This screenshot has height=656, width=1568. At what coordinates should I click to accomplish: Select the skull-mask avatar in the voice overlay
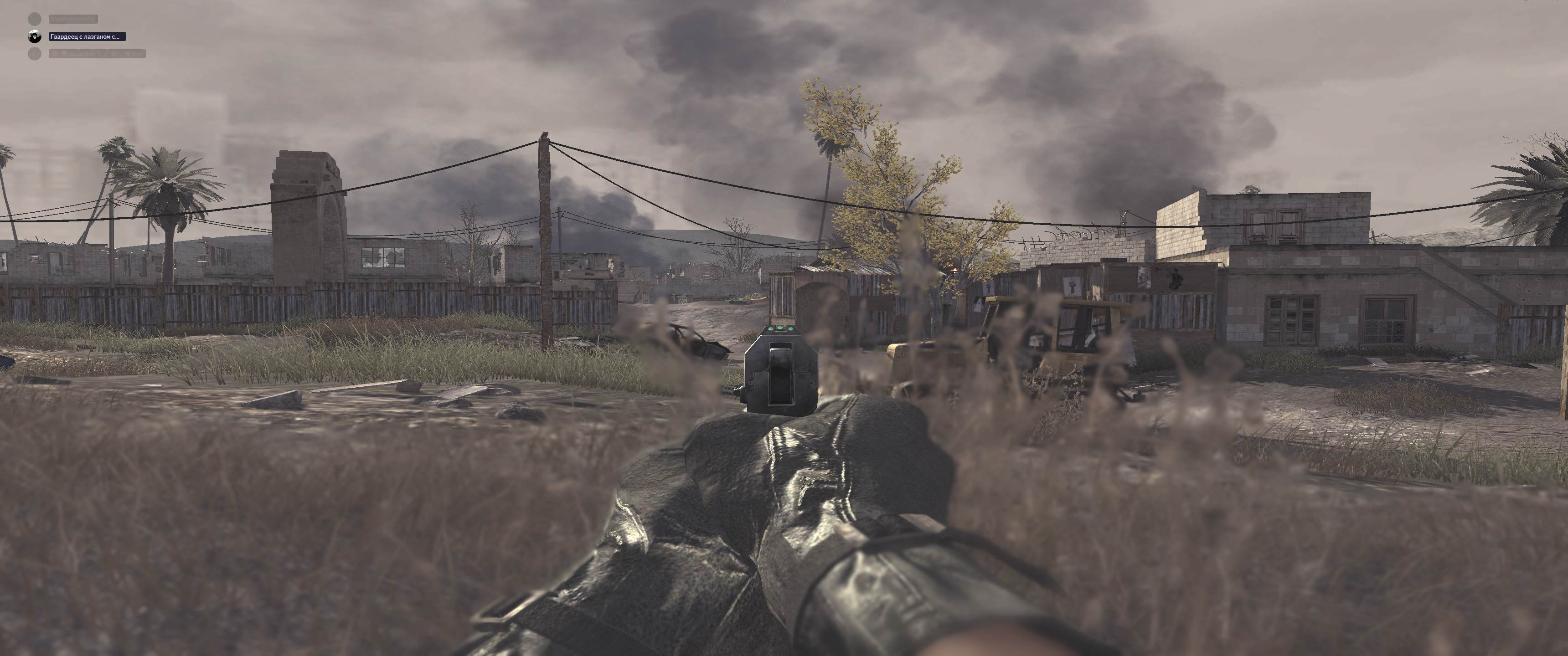pyautogui.click(x=35, y=37)
